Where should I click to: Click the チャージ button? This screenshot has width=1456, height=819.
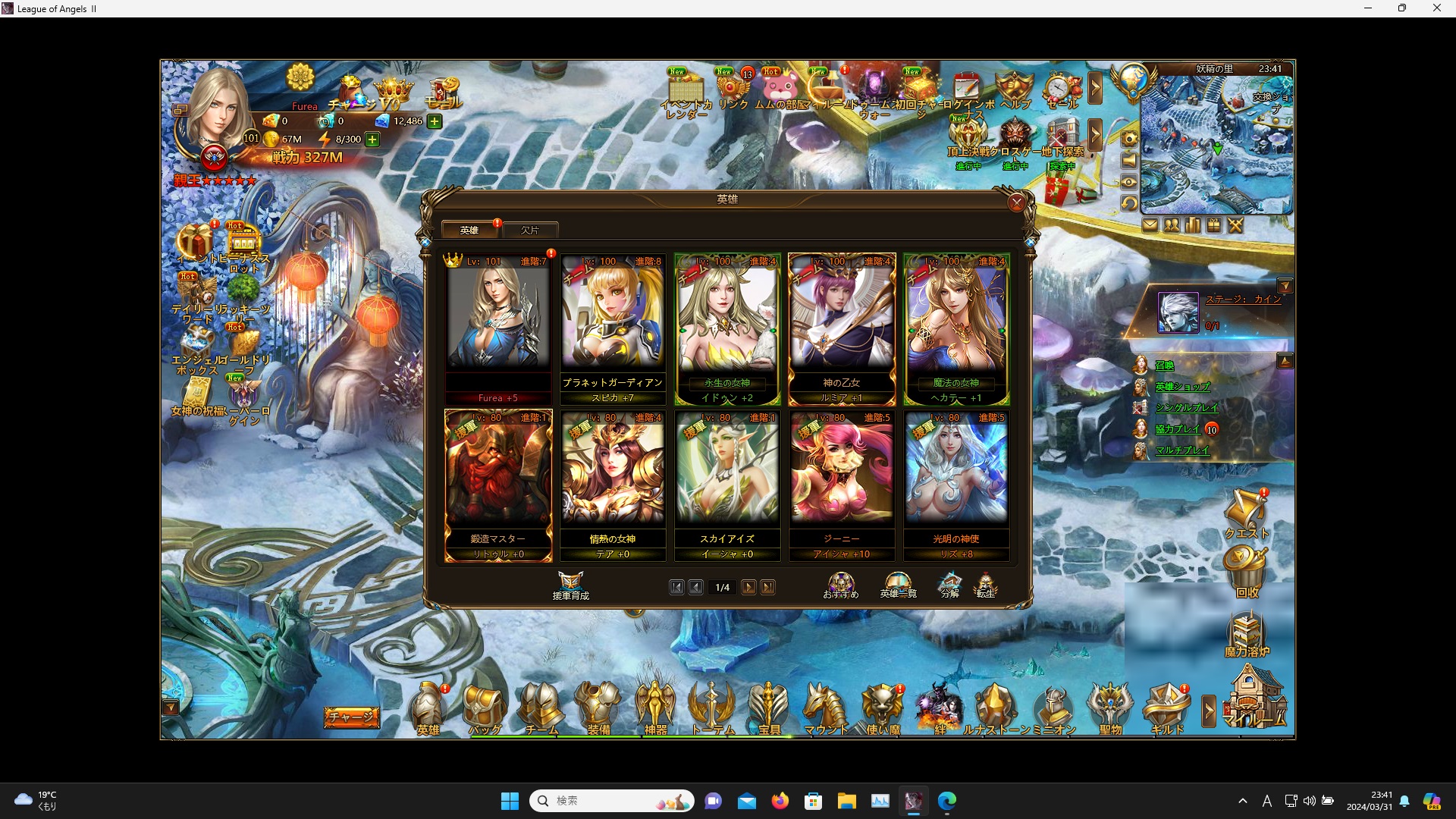(352, 717)
